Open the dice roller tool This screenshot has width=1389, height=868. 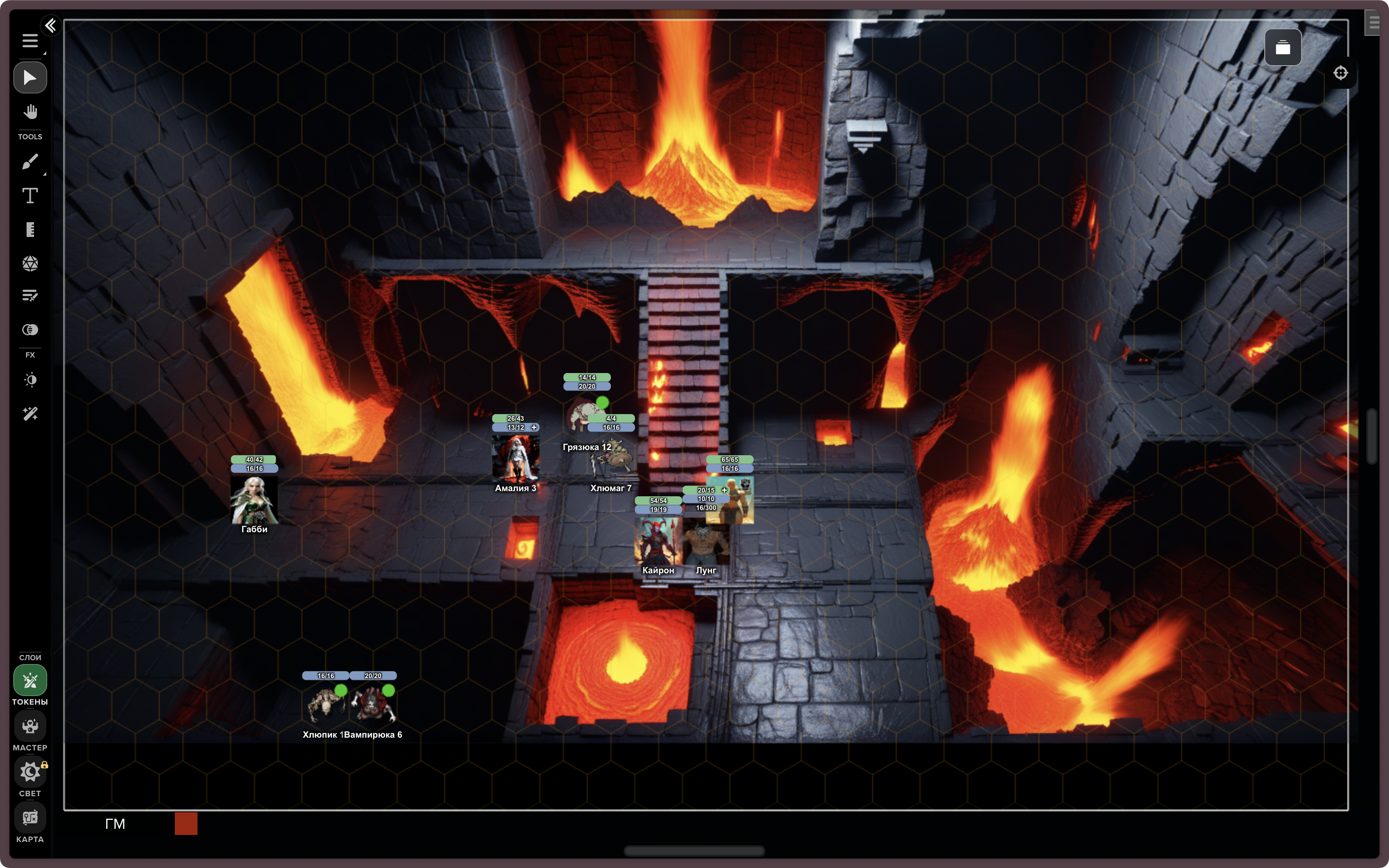click(30, 264)
